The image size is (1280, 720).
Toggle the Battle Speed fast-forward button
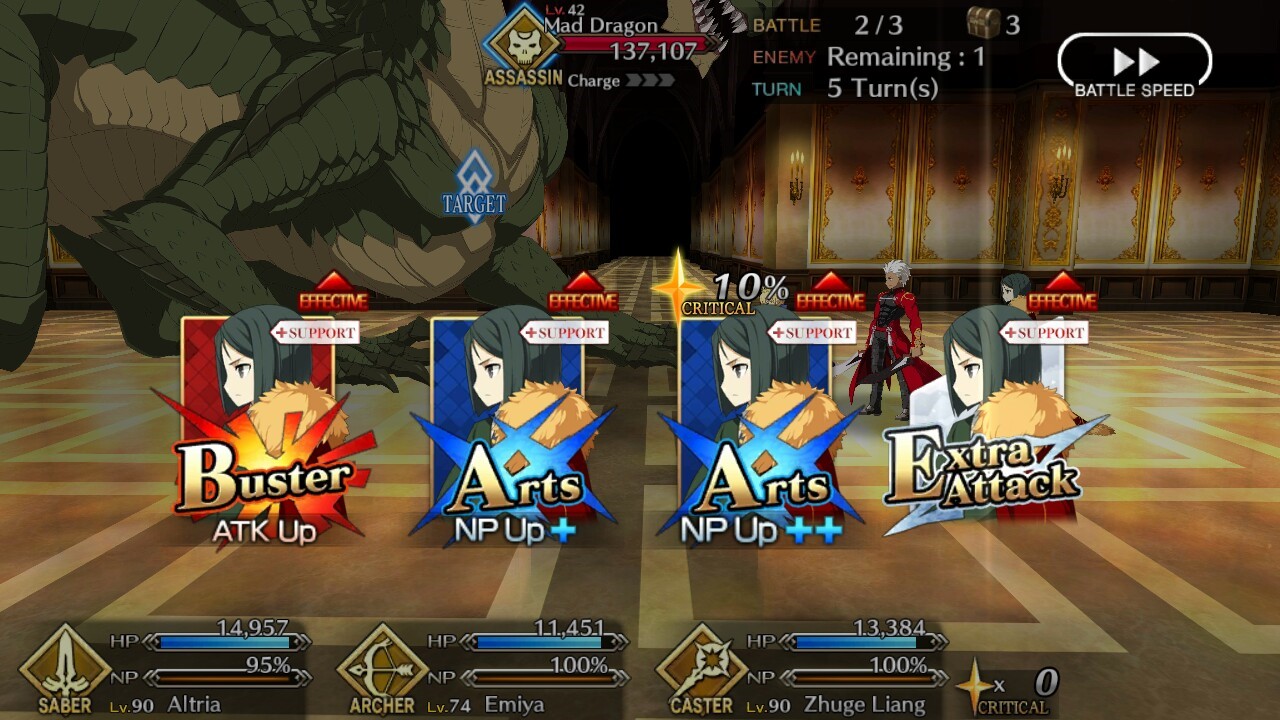click(x=1134, y=67)
